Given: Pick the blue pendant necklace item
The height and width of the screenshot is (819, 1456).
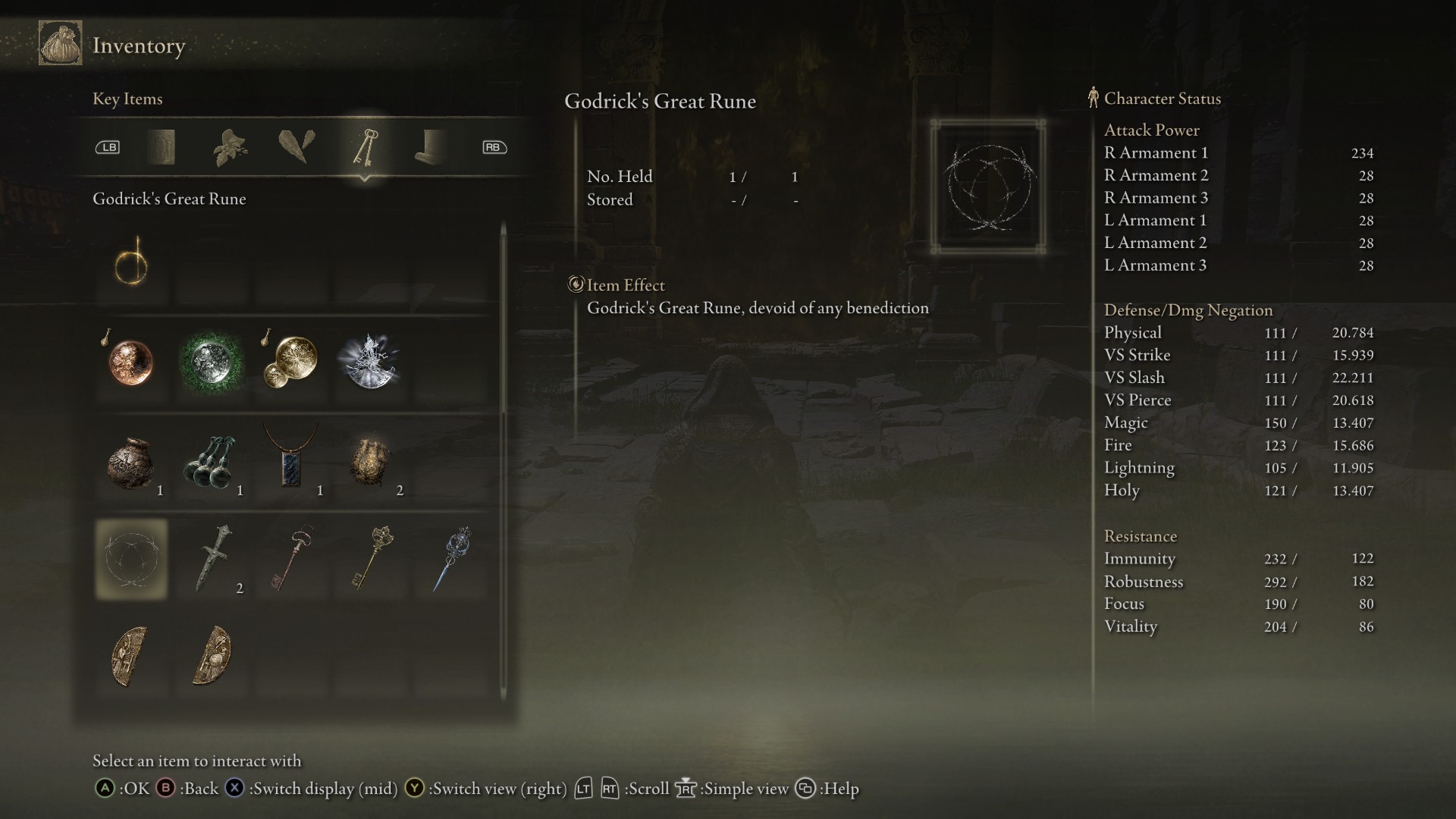Looking at the screenshot, I should tap(291, 462).
